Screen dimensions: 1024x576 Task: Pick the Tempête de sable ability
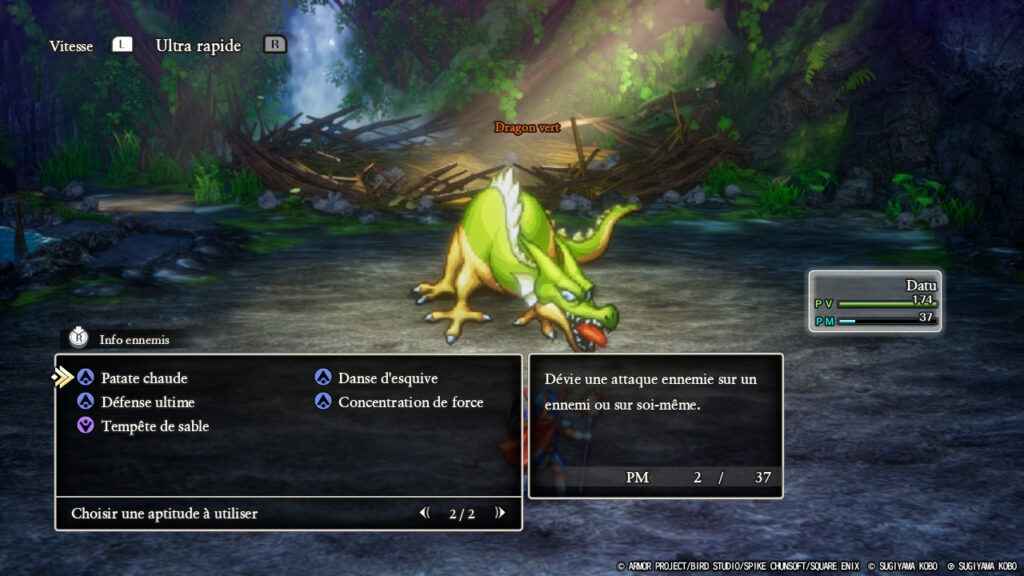click(154, 426)
